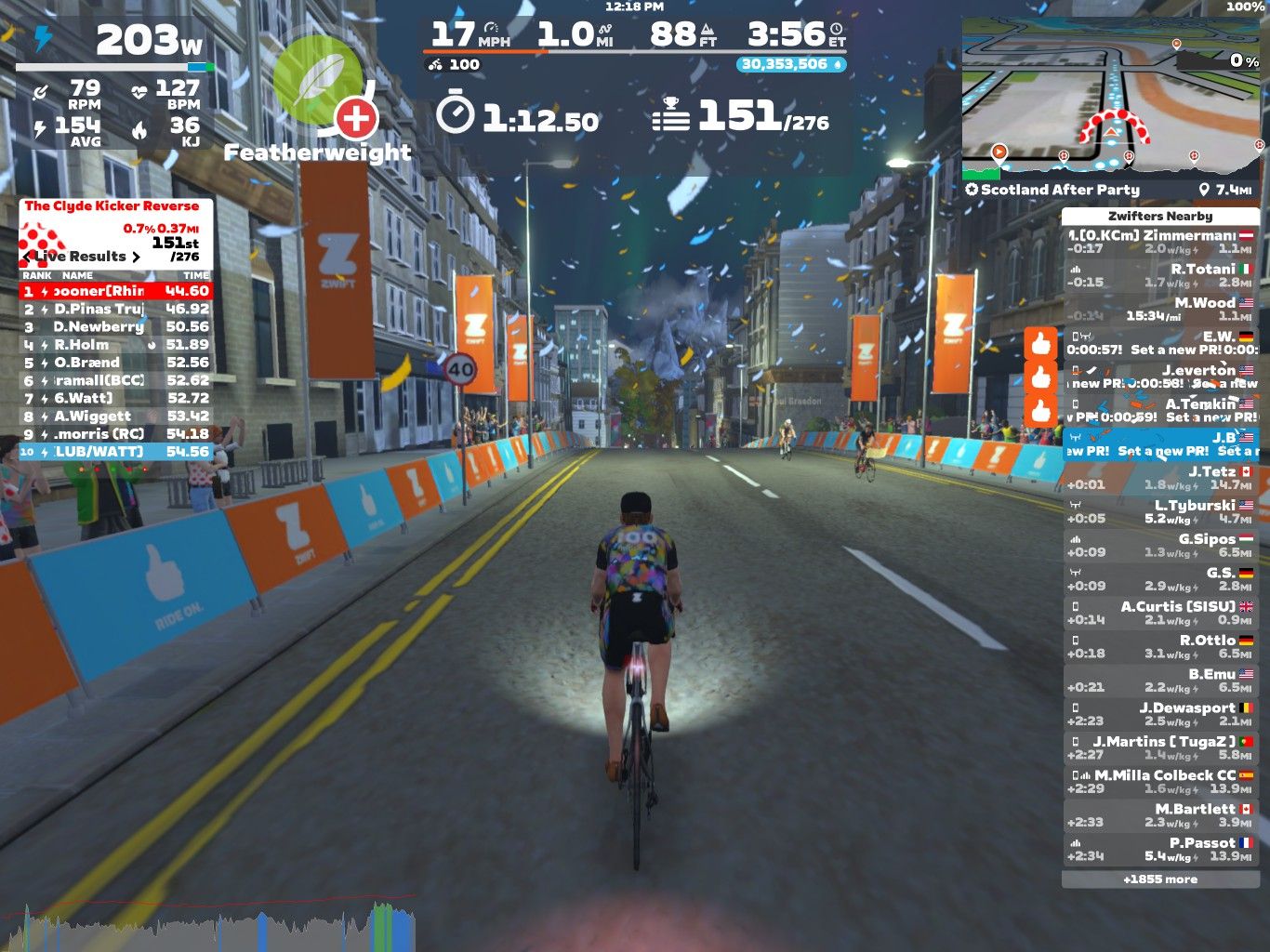The height and width of the screenshot is (952, 1270).
Task: Expand the +1855 more riders
Action: coord(1160,879)
